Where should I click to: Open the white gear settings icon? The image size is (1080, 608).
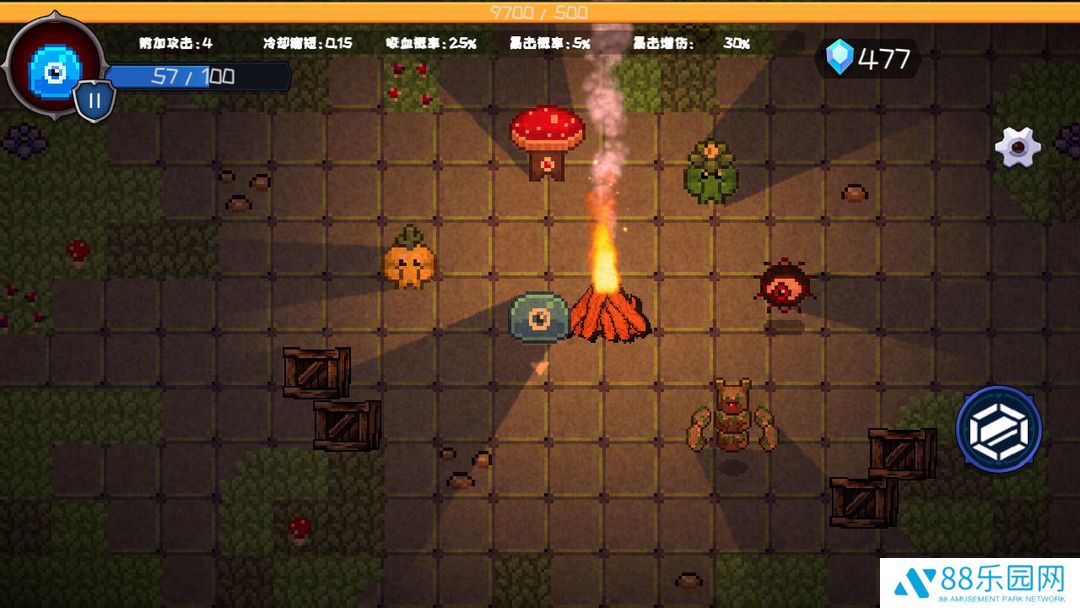click(1018, 147)
